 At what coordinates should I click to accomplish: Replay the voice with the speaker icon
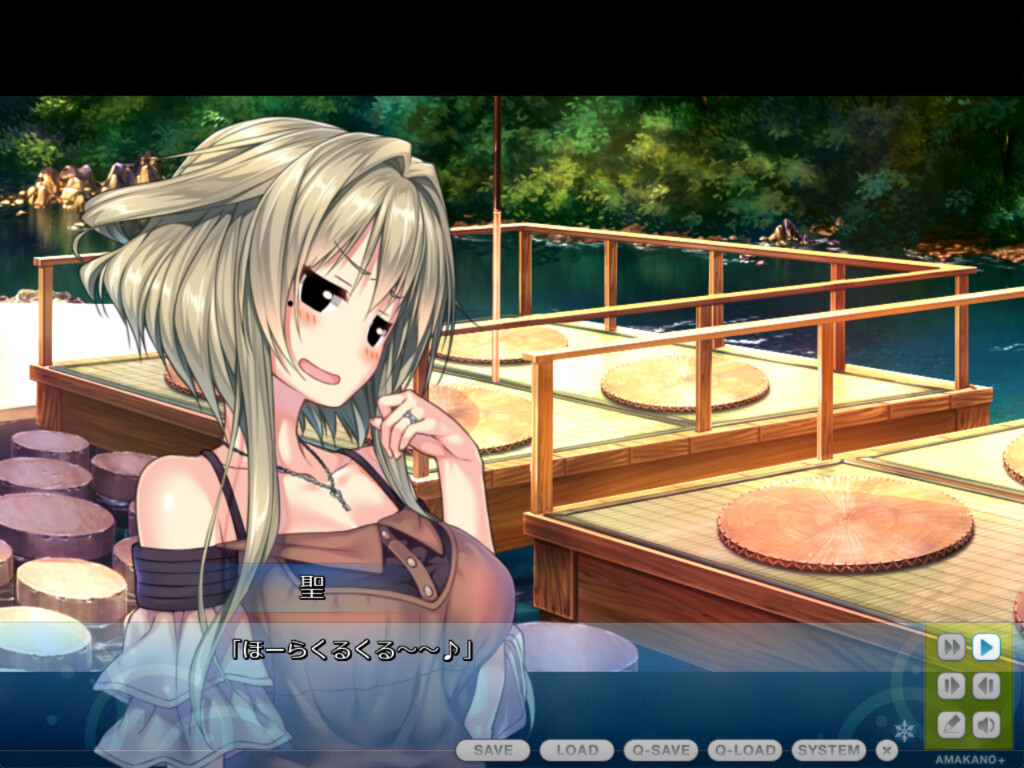point(986,724)
